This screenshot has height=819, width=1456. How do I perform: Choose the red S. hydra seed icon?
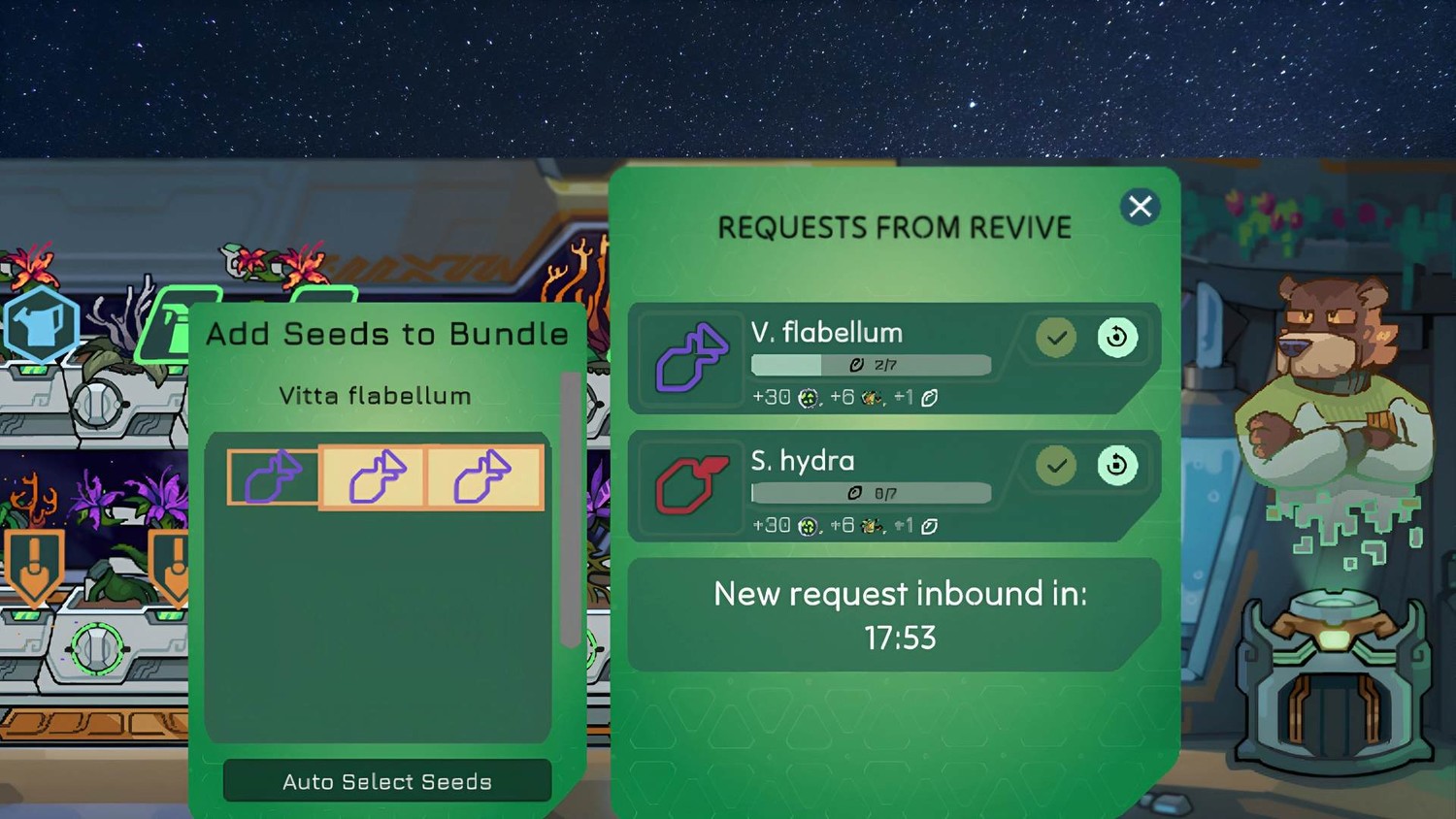point(691,485)
